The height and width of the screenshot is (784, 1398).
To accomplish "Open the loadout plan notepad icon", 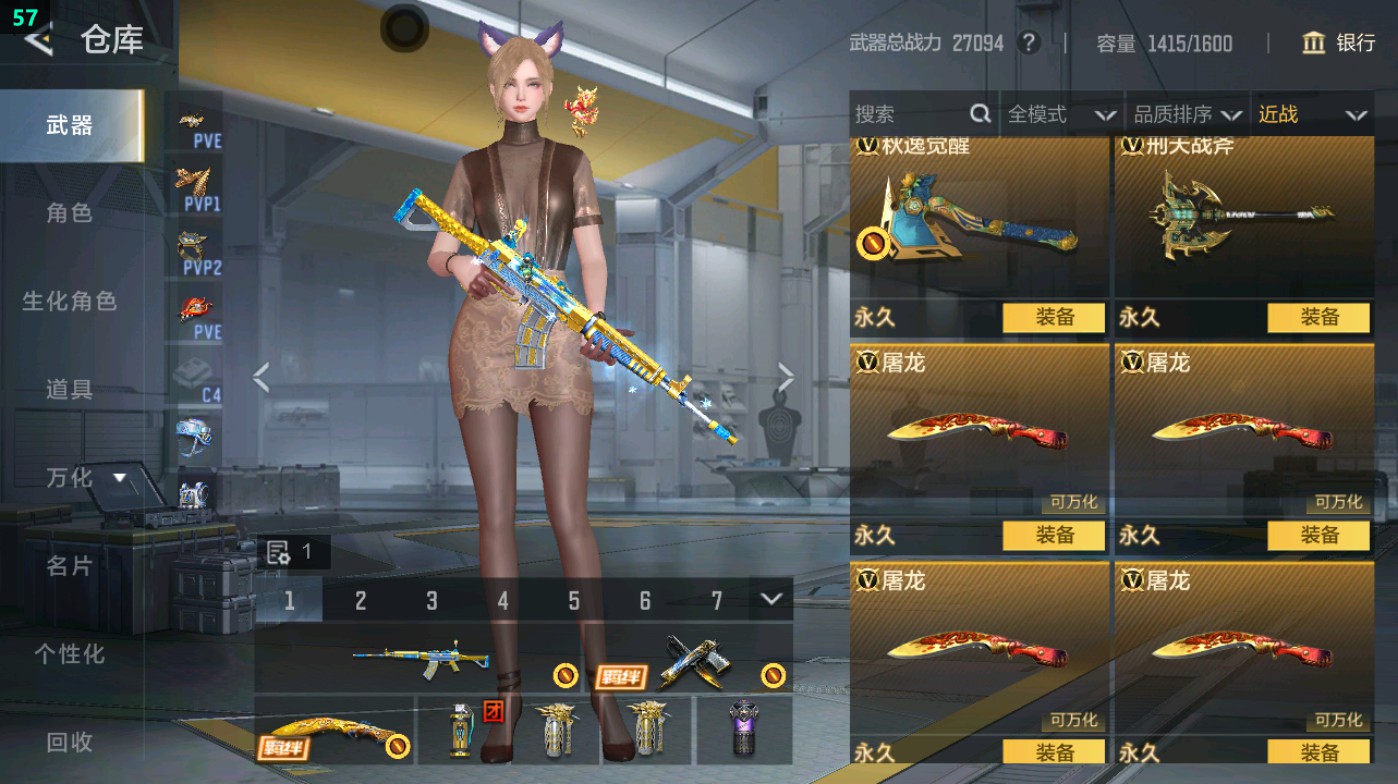I will [x=276, y=550].
